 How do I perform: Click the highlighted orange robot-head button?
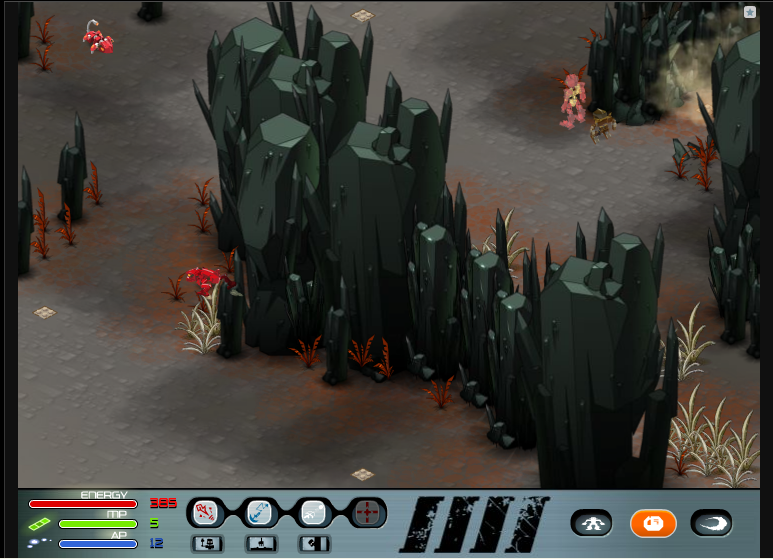653,522
